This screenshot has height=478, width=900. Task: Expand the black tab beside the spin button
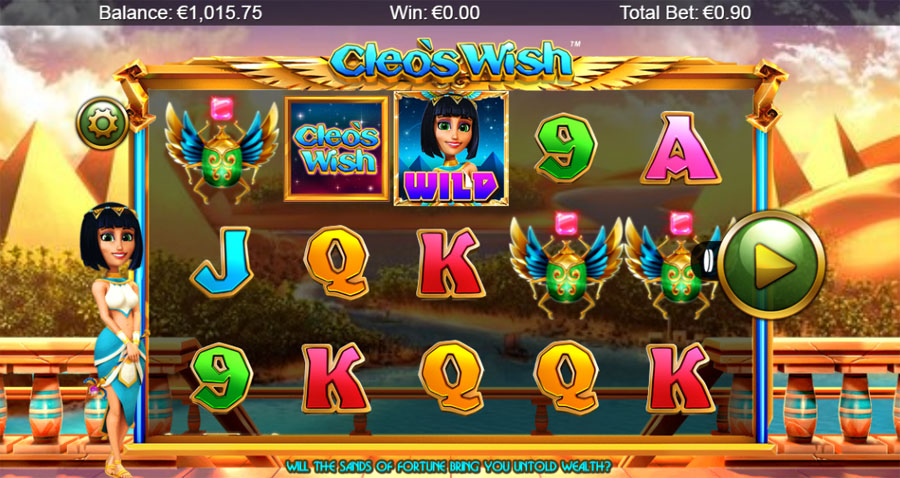tap(709, 261)
